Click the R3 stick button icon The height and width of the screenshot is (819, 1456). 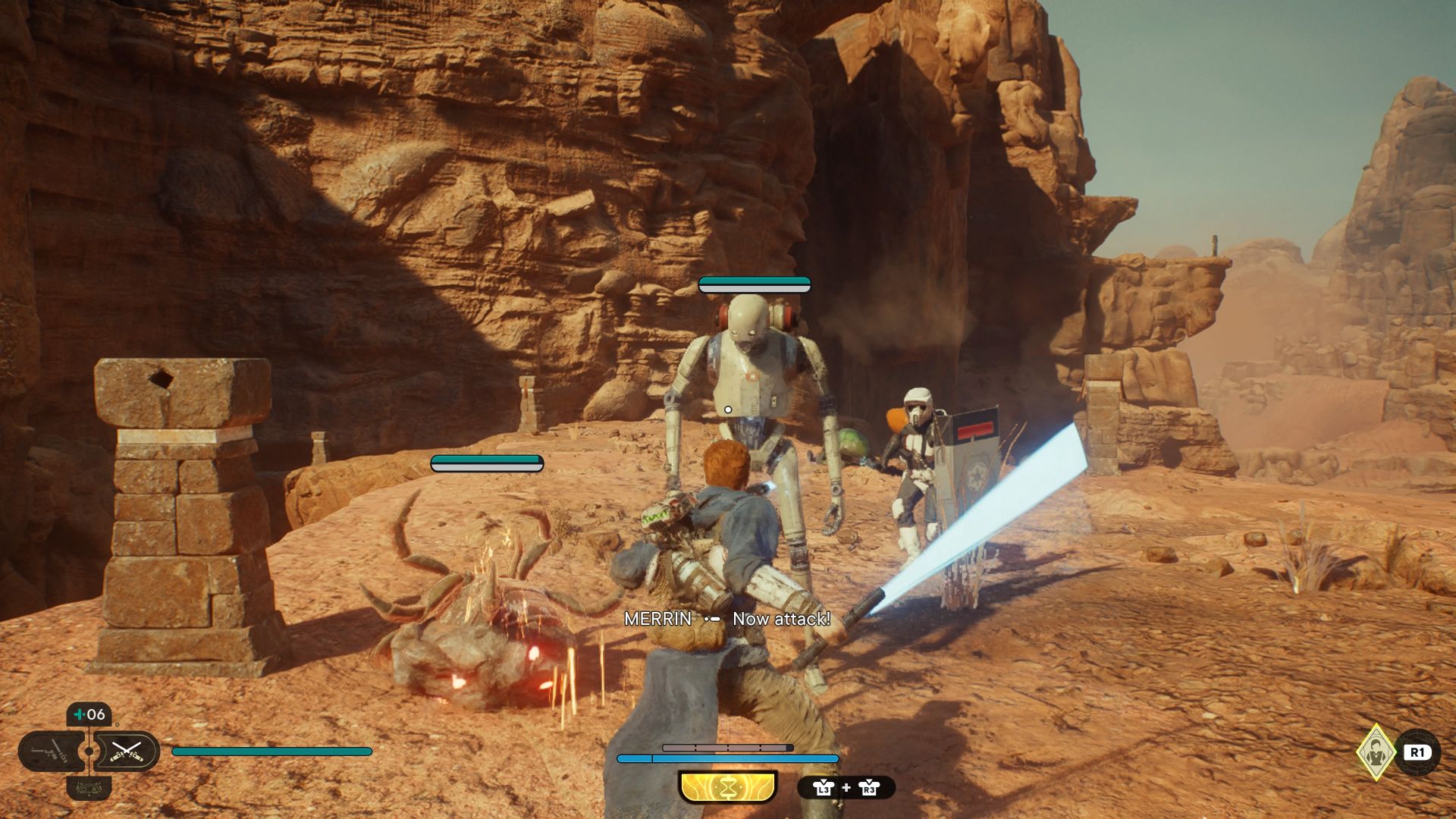(x=869, y=788)
